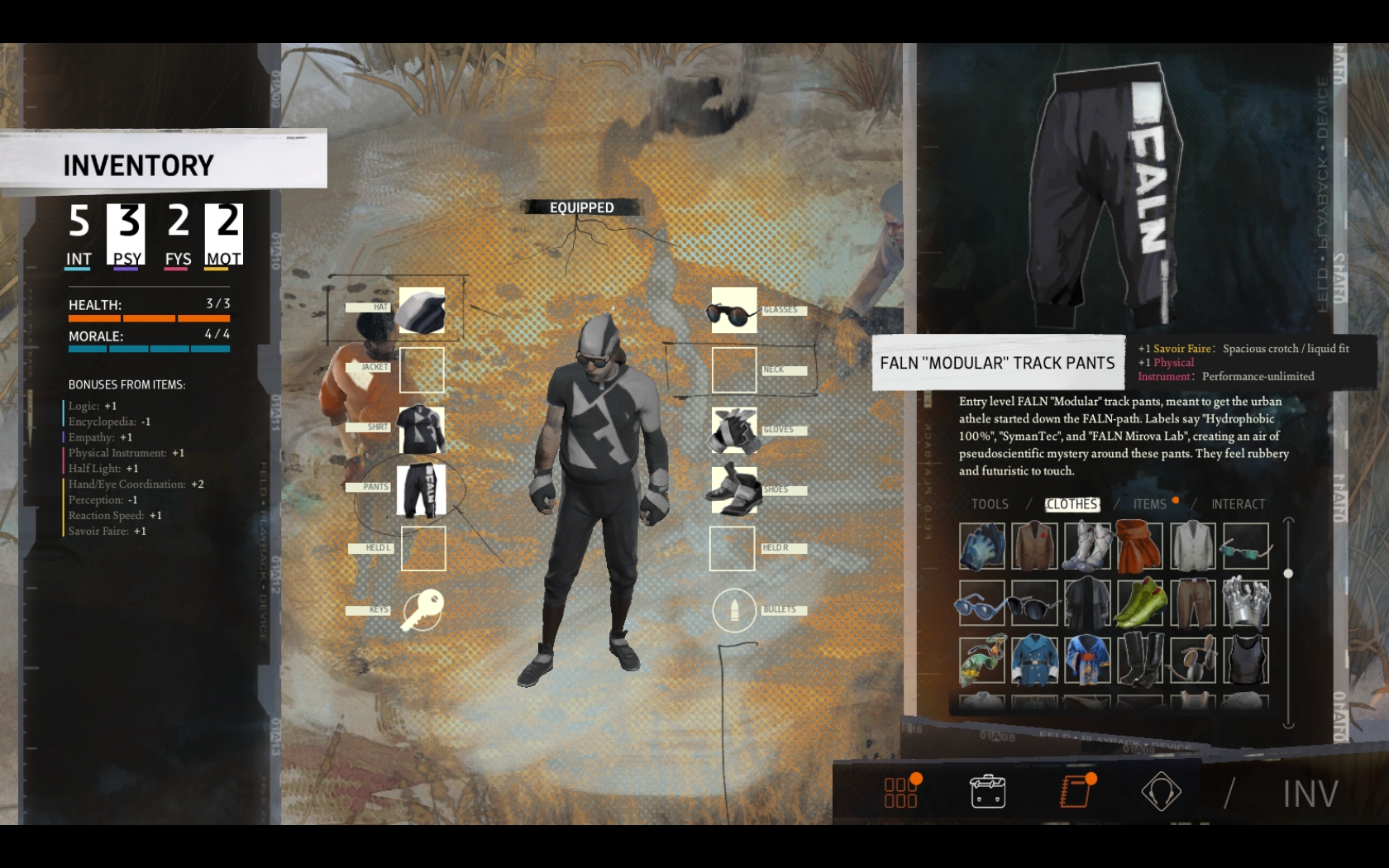Pick the green snakeskin shoes
1389x868 pixels.
click(1139, 603)
